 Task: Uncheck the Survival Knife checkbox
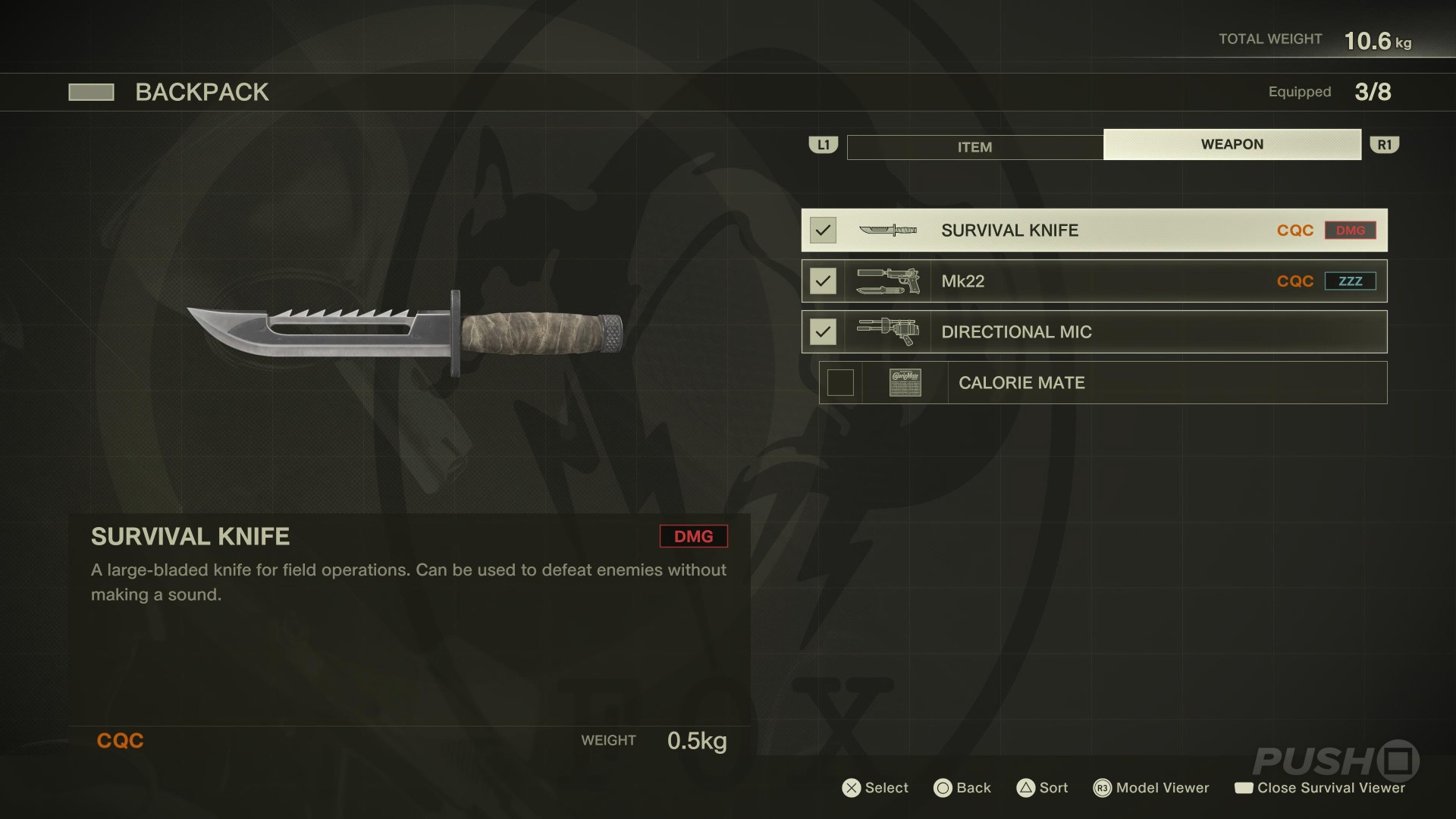tap(823, 231)
